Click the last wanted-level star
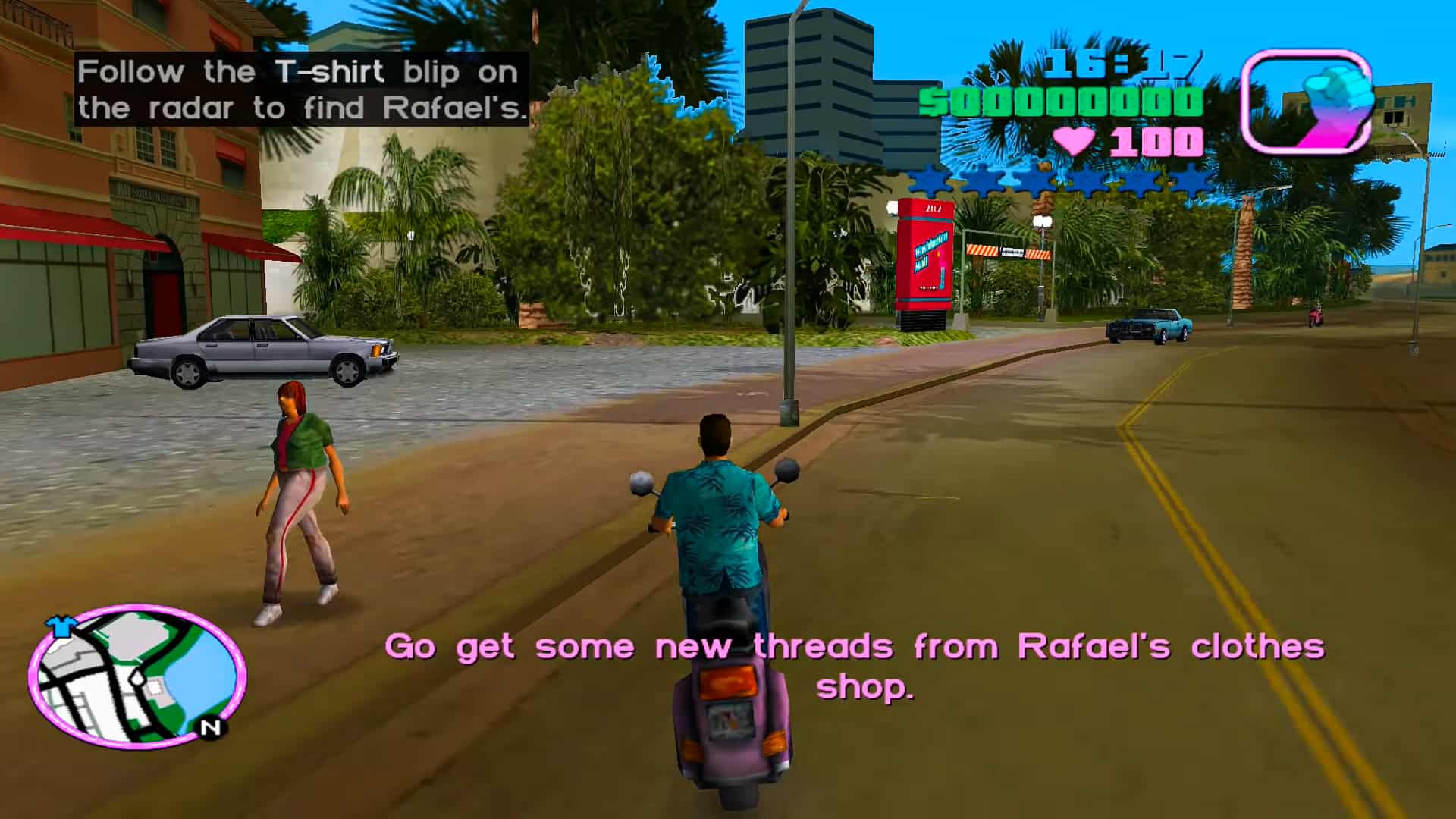Screen dimensions: 1456x819 click(x=1193, y=182)
